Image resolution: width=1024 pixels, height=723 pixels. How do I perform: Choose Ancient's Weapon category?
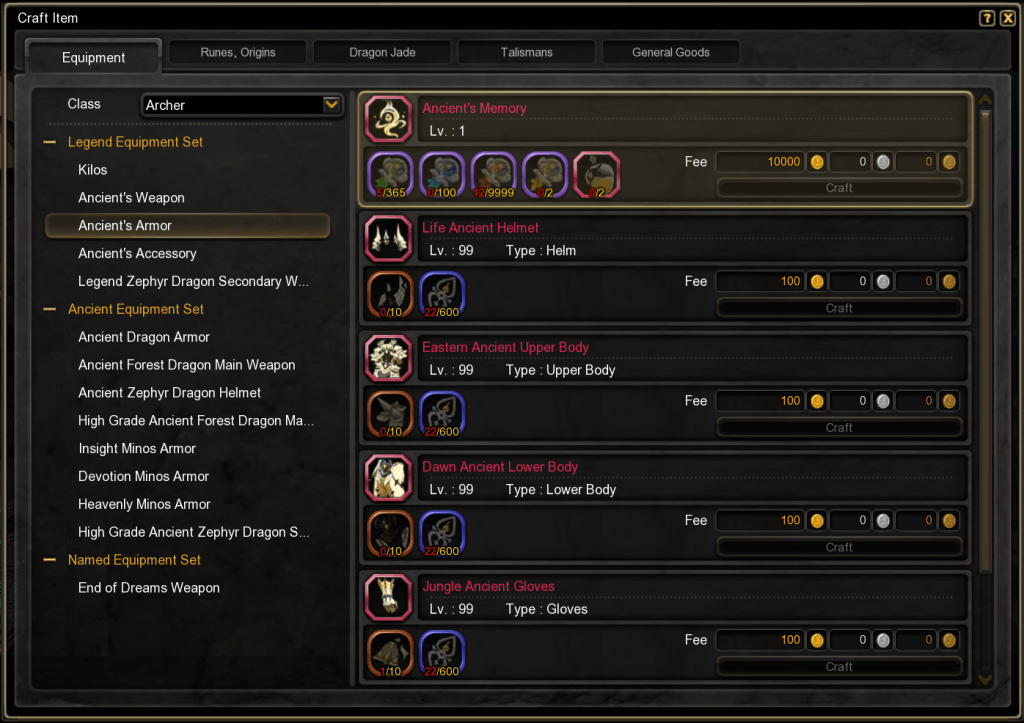(x=131, y=198)
